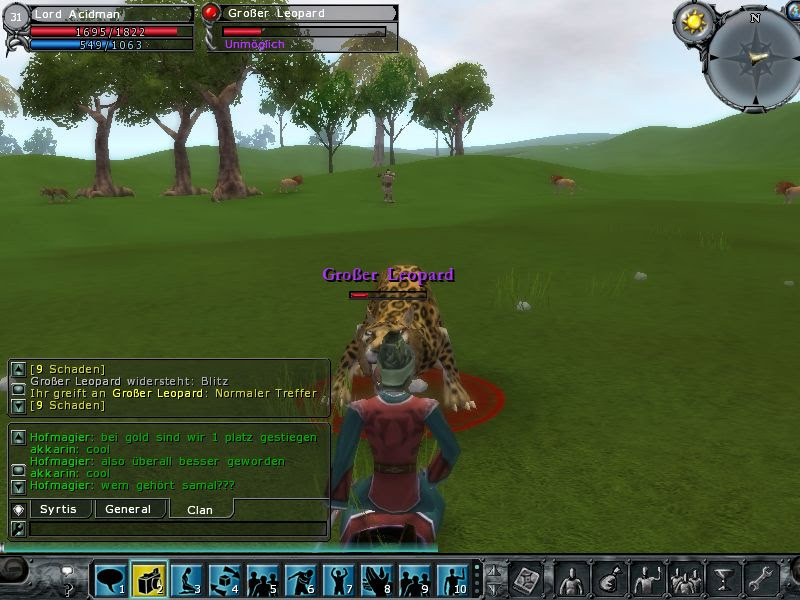
Task: Use the highlighted hotbar slot 2 skill
Action: [x=149, y=578]
